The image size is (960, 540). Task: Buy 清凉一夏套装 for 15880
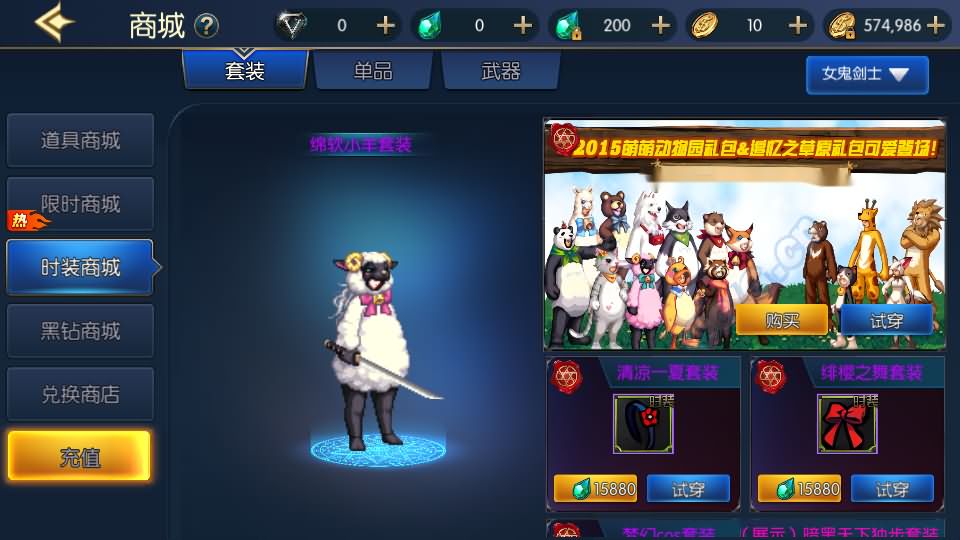(597, 489)
